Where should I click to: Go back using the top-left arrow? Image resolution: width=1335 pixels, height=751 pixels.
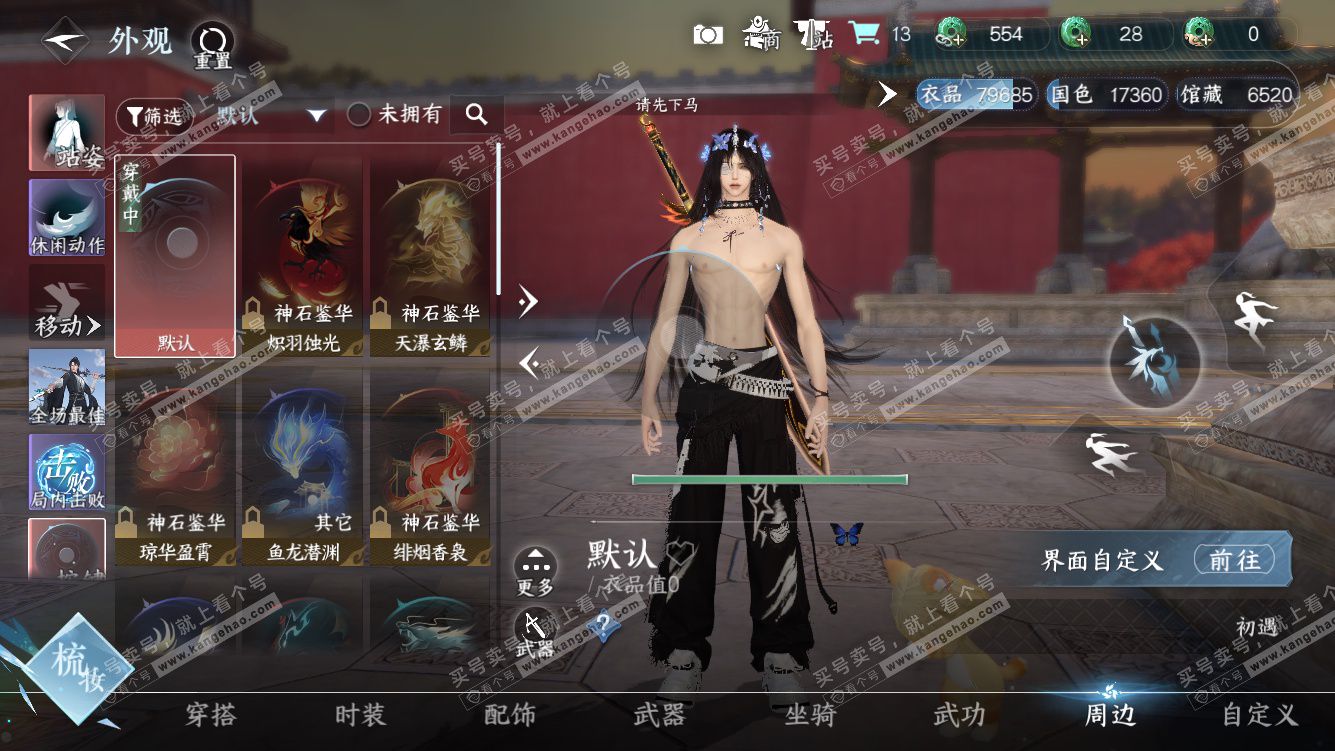(65, 42)
